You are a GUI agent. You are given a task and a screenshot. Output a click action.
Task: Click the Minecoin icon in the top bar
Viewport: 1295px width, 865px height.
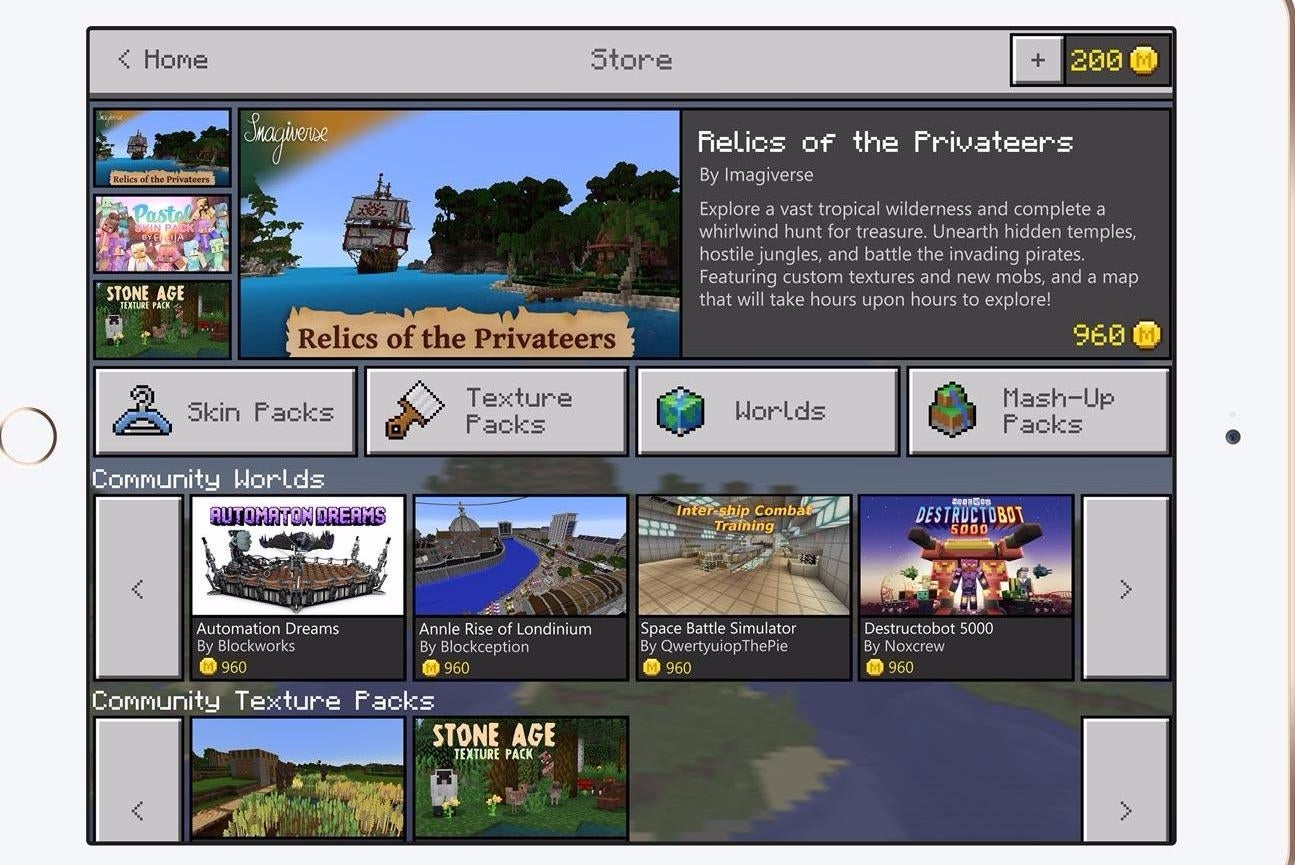(1144, 59)
